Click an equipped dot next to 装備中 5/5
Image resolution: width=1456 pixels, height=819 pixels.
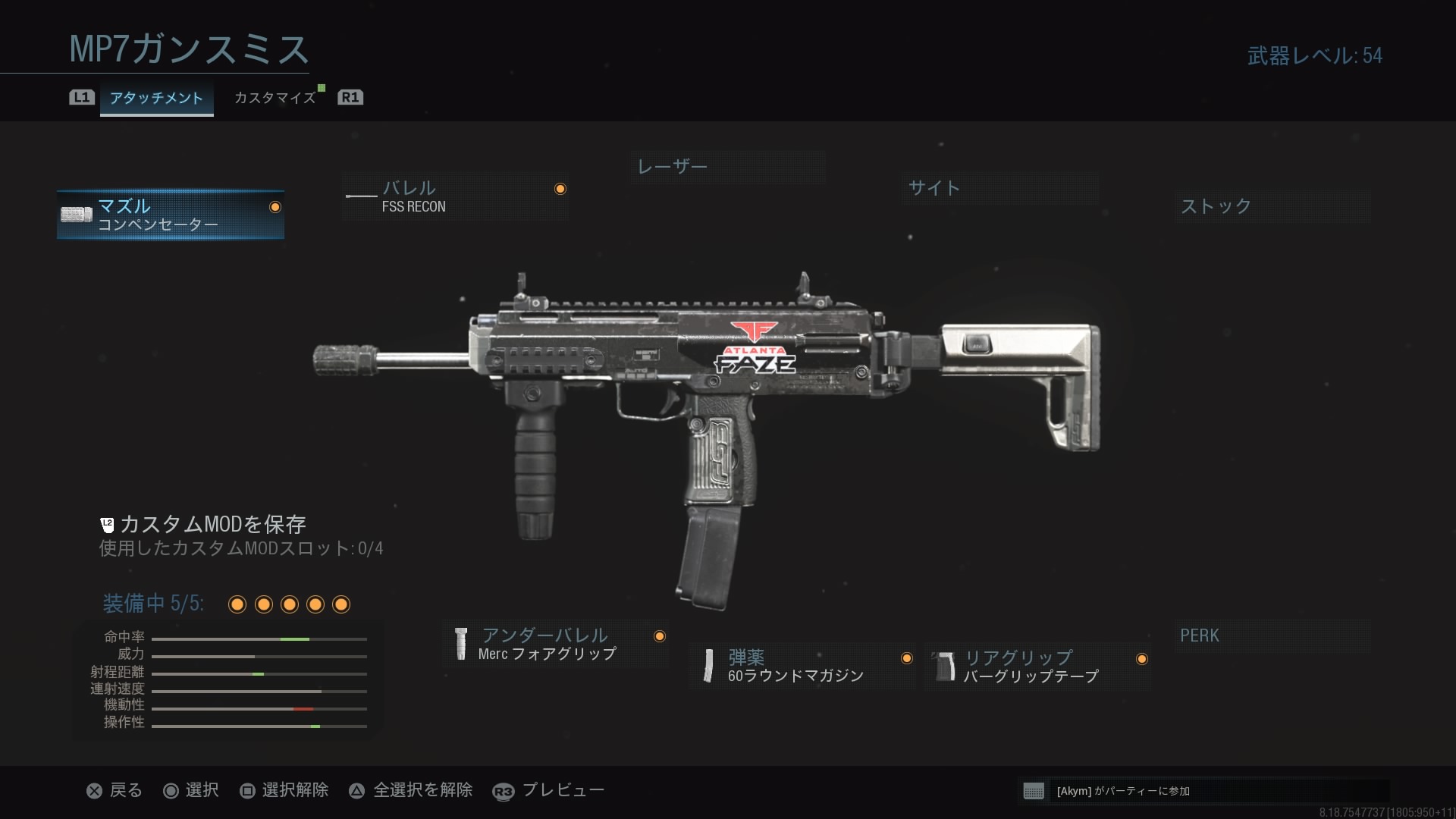click(x=237, y=604)
